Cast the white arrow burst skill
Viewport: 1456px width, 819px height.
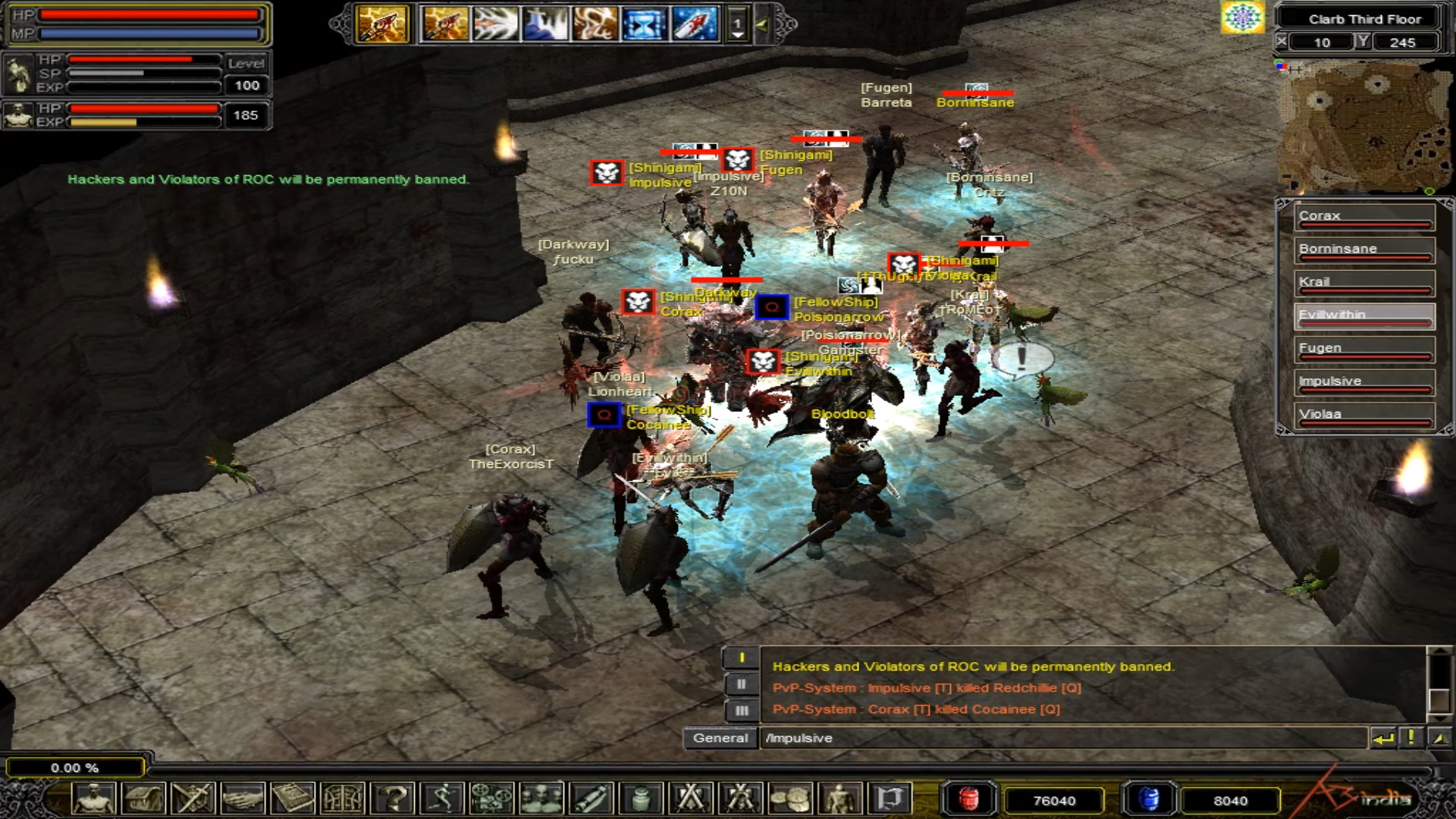tap(494, 24)
